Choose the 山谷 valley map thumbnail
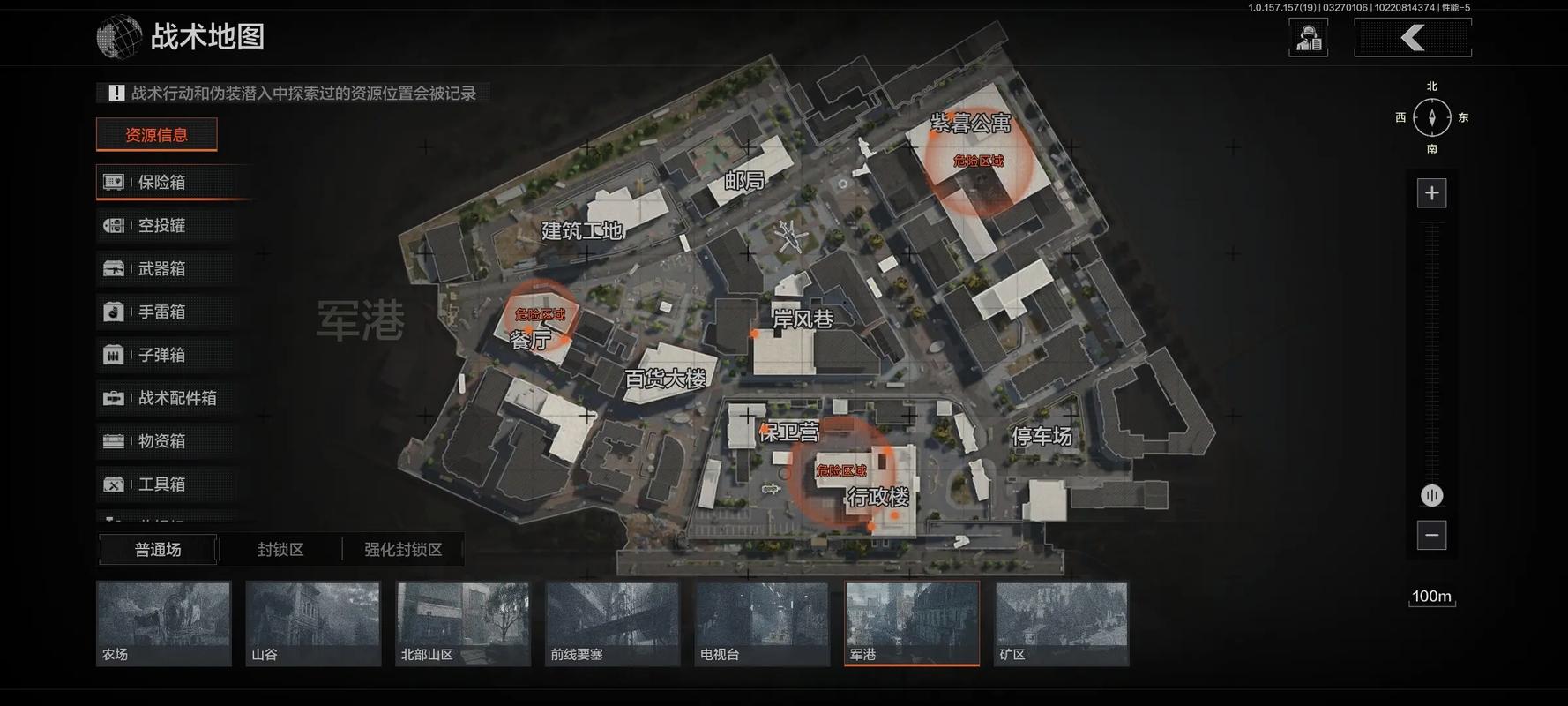This screenshot has height=706, width=1568. (x=313, y=623)
